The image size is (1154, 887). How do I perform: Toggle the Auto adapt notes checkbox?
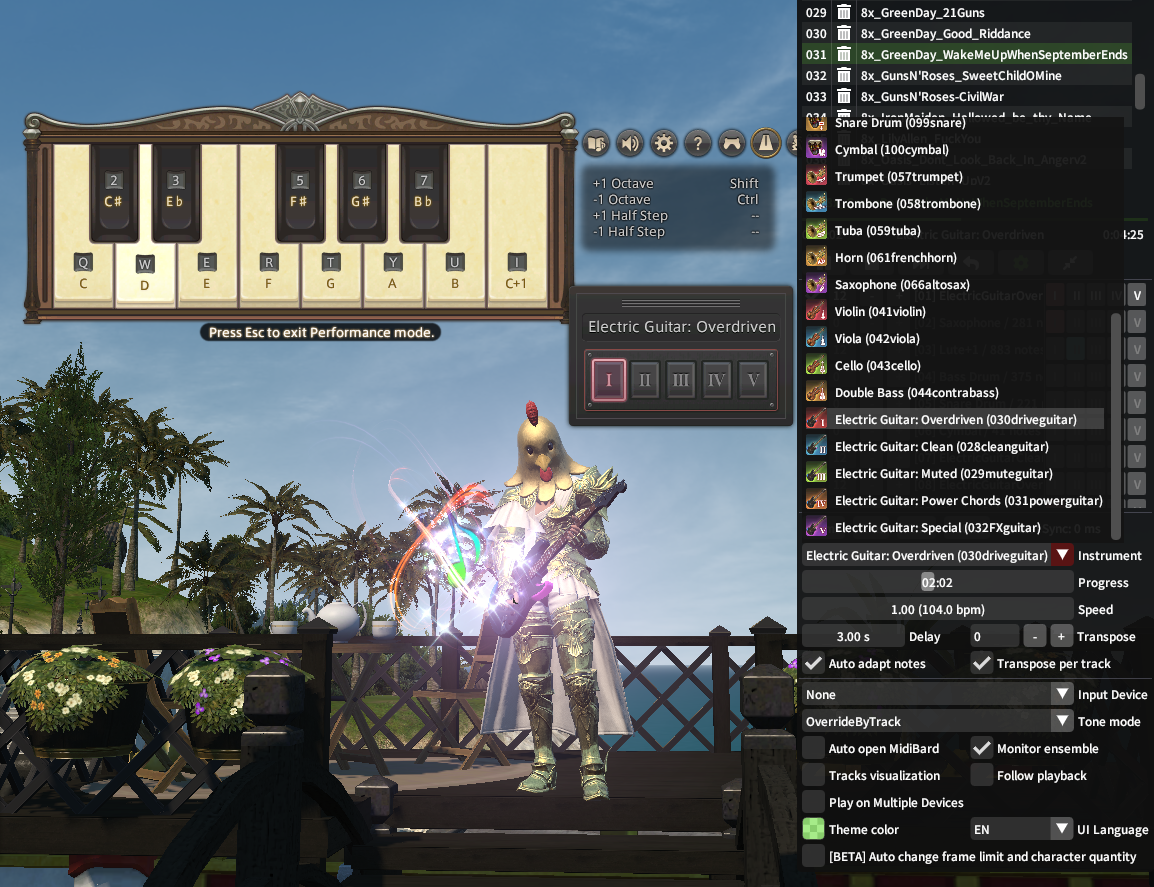point(814,664)
